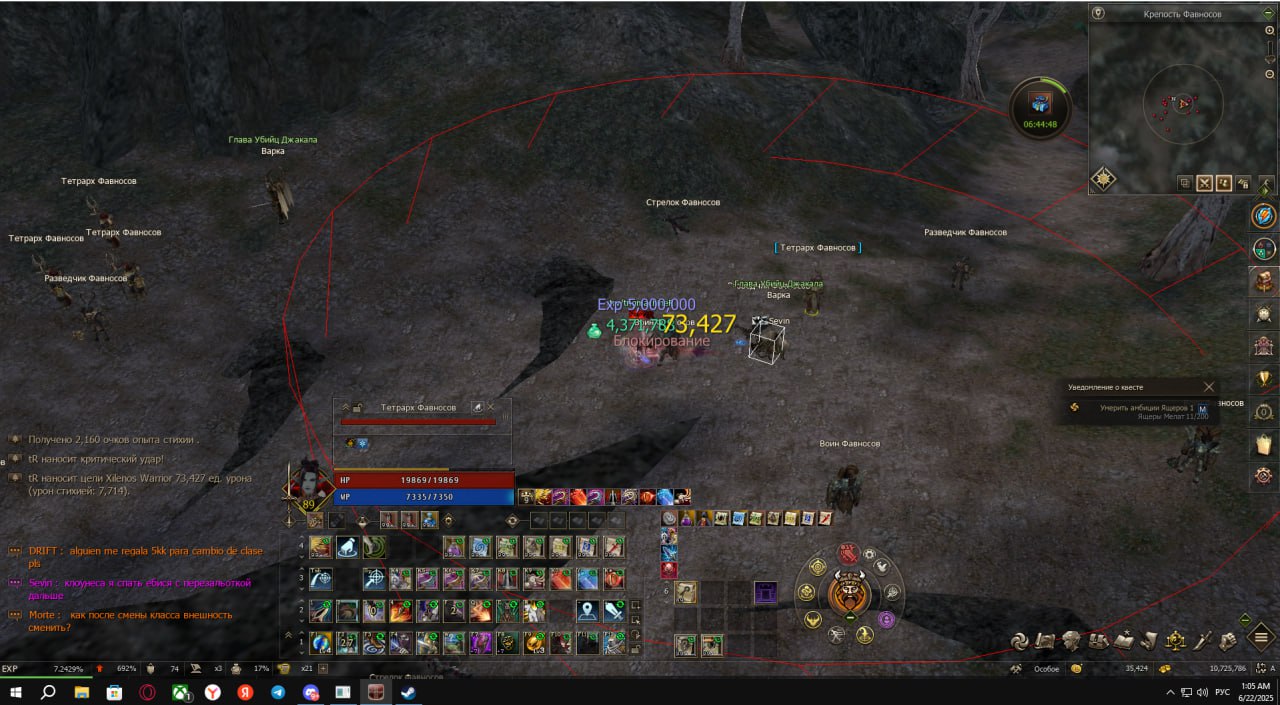The image size is (1280, 705).
Task: Close the quest notification panel
Action: [x=1209, y=387]
